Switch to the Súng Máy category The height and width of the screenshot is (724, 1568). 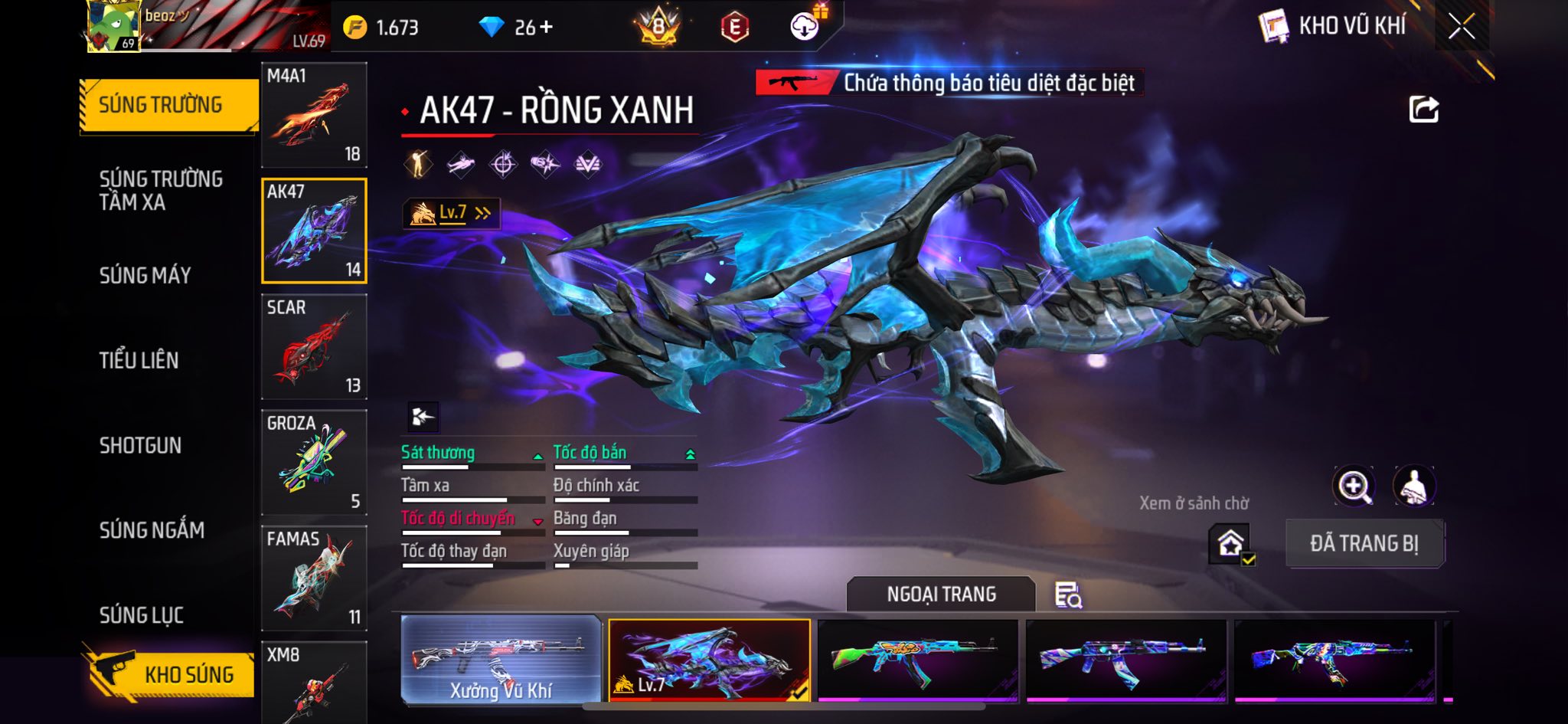tap(145, 275)
